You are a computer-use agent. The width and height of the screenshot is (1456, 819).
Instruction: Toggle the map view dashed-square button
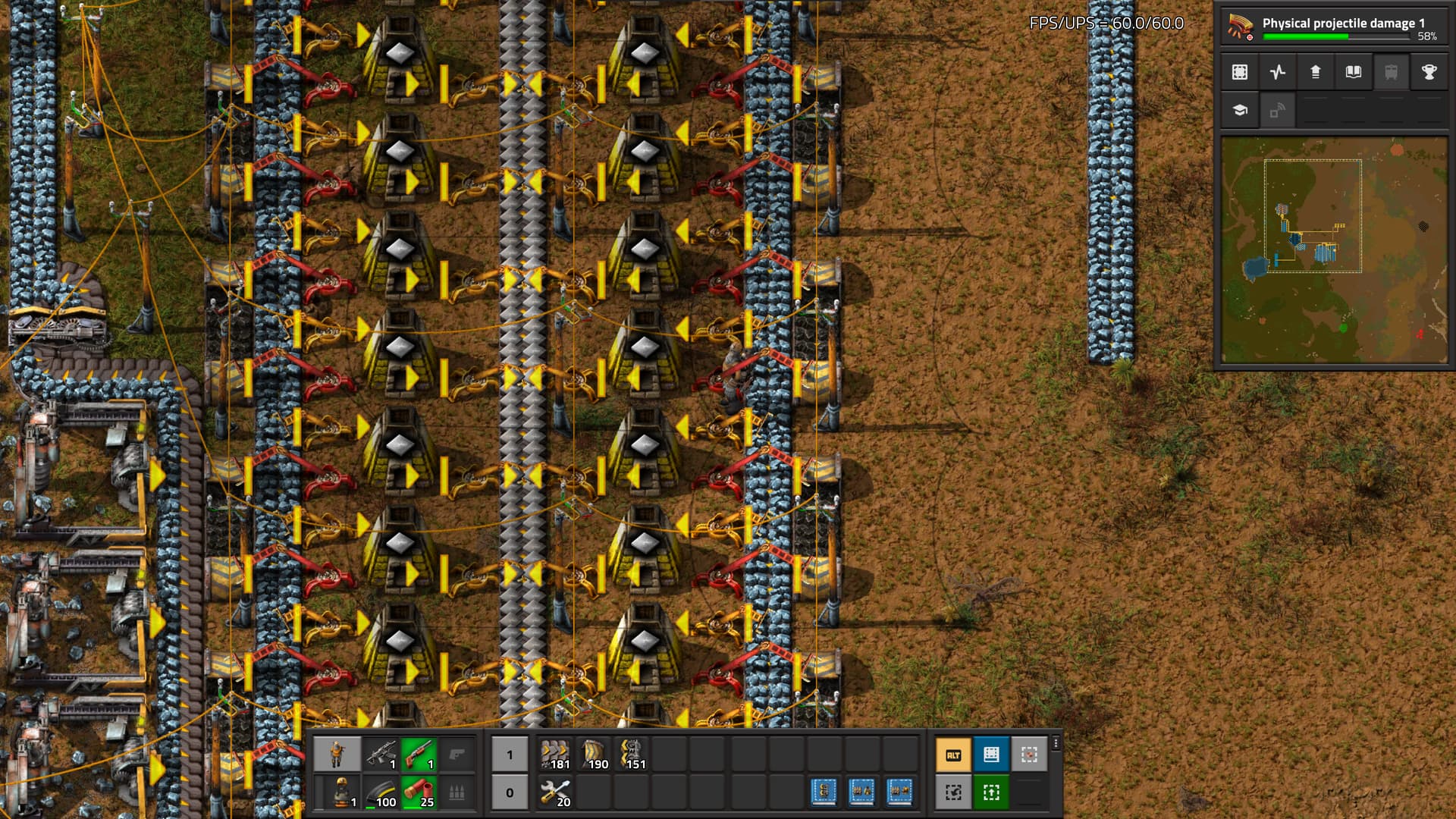point(1240,72)
